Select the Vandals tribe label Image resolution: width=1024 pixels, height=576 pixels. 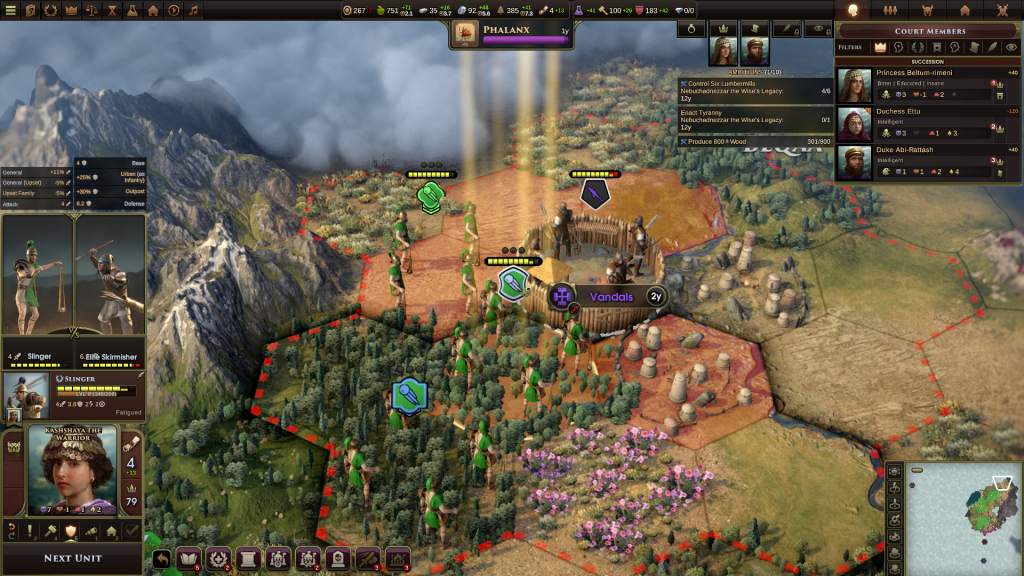[x=612, y=297]
